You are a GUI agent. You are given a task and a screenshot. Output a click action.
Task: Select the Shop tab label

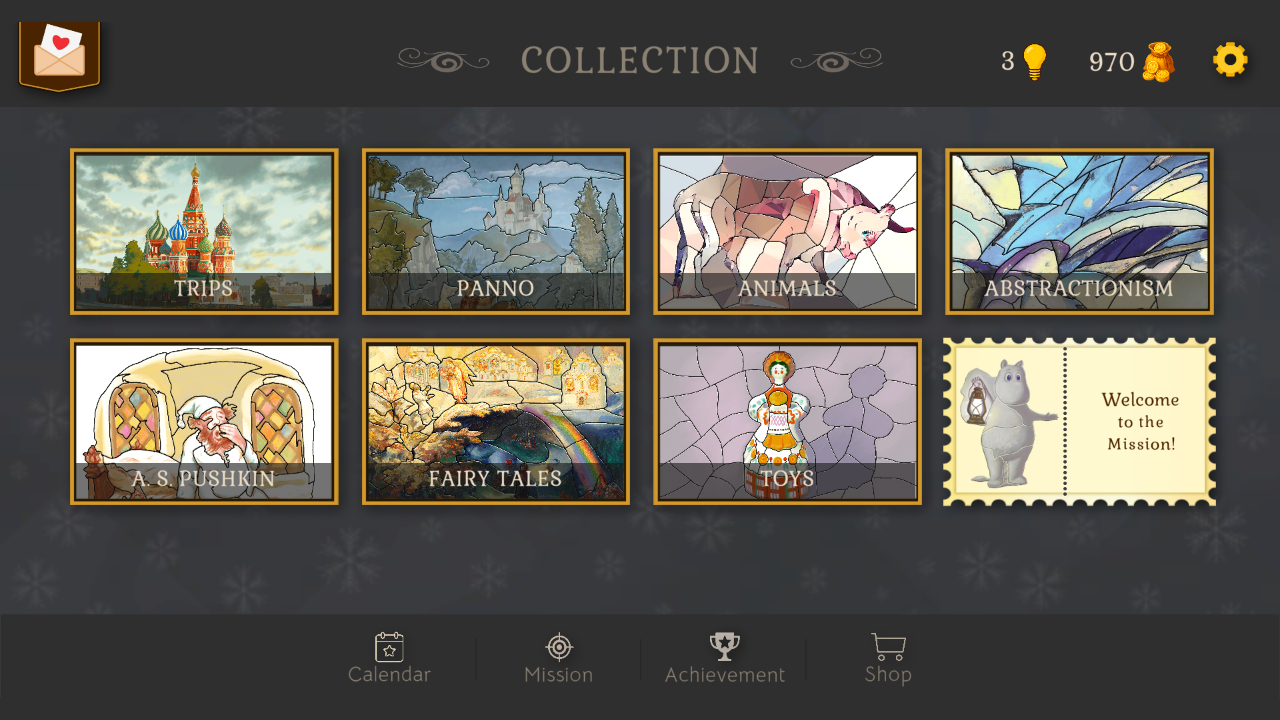tap(888, 674)
